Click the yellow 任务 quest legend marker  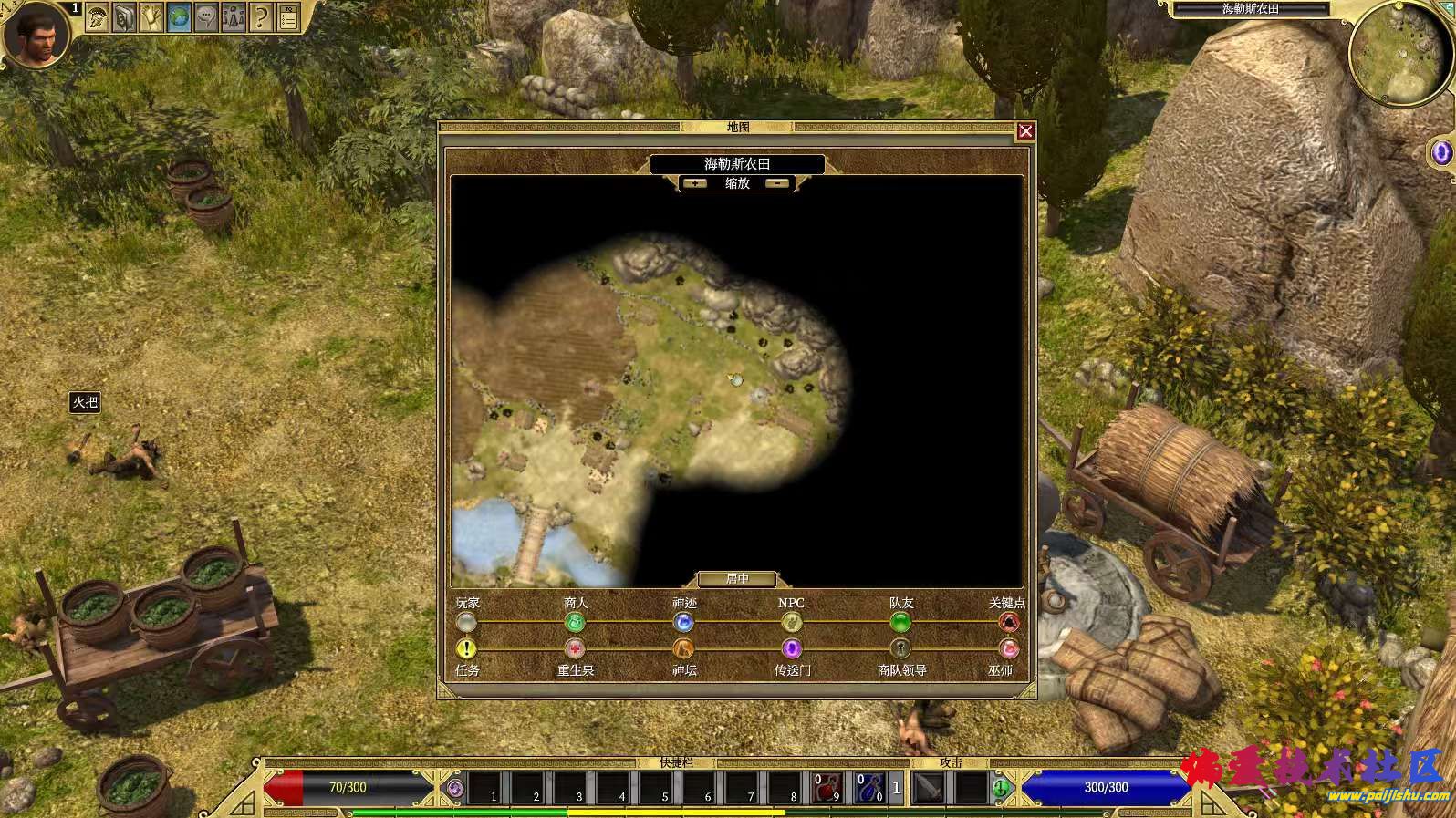[x=466, y=649]
